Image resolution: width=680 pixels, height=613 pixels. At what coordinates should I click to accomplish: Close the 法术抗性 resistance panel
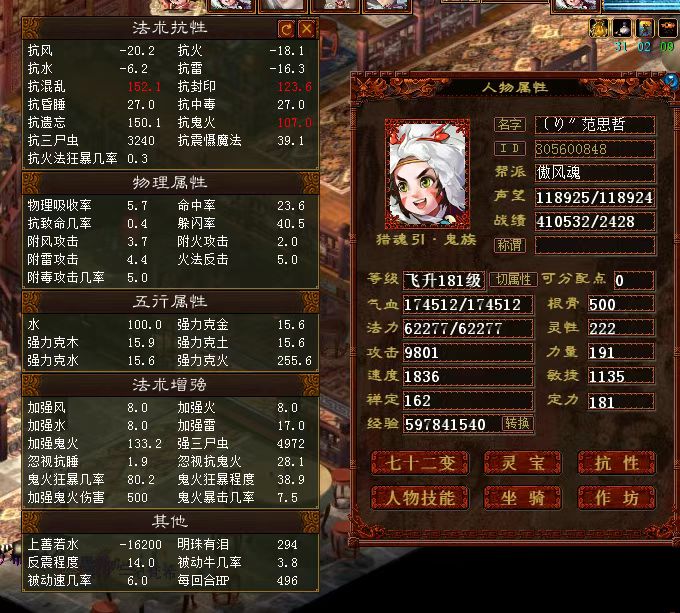tap(307, 29)
